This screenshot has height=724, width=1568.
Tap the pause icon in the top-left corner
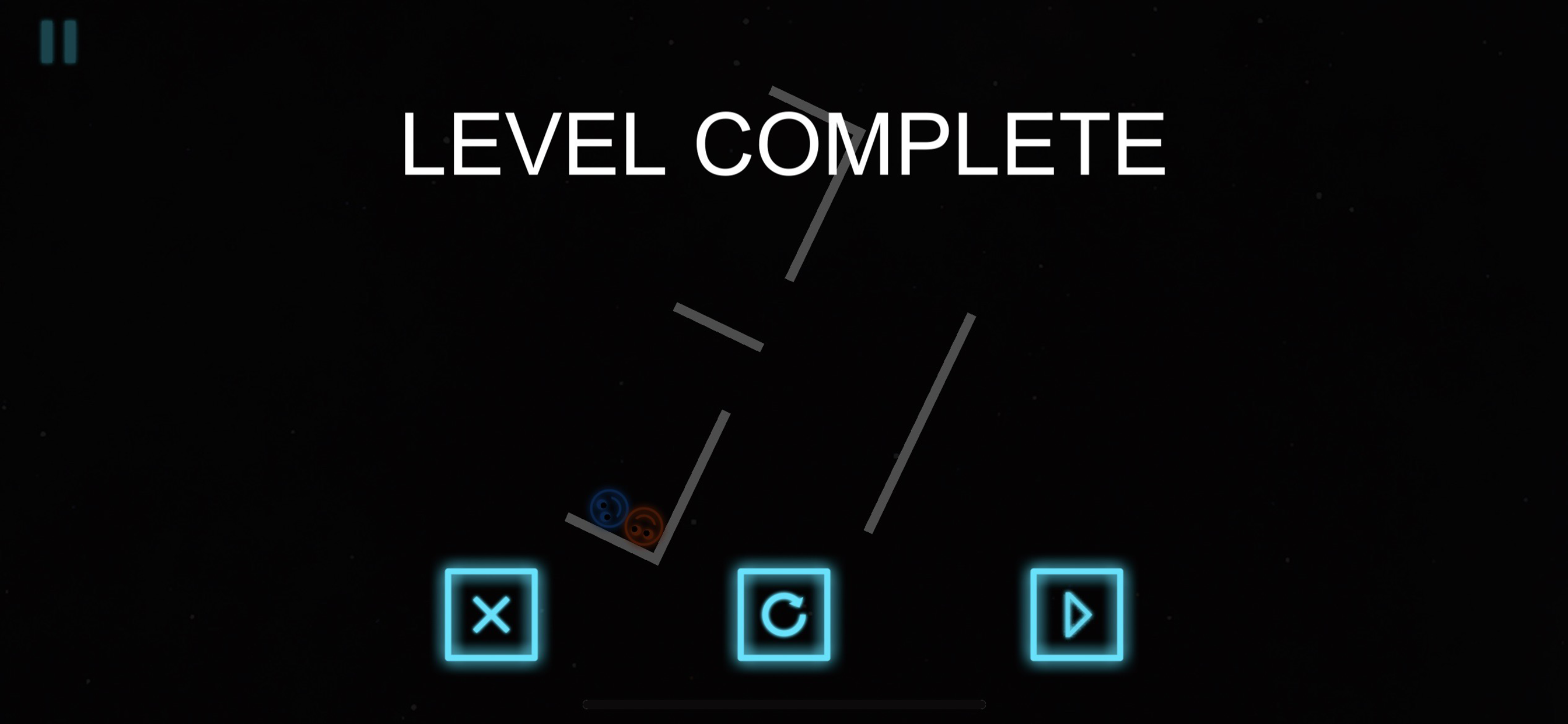[x=59, y=41]
